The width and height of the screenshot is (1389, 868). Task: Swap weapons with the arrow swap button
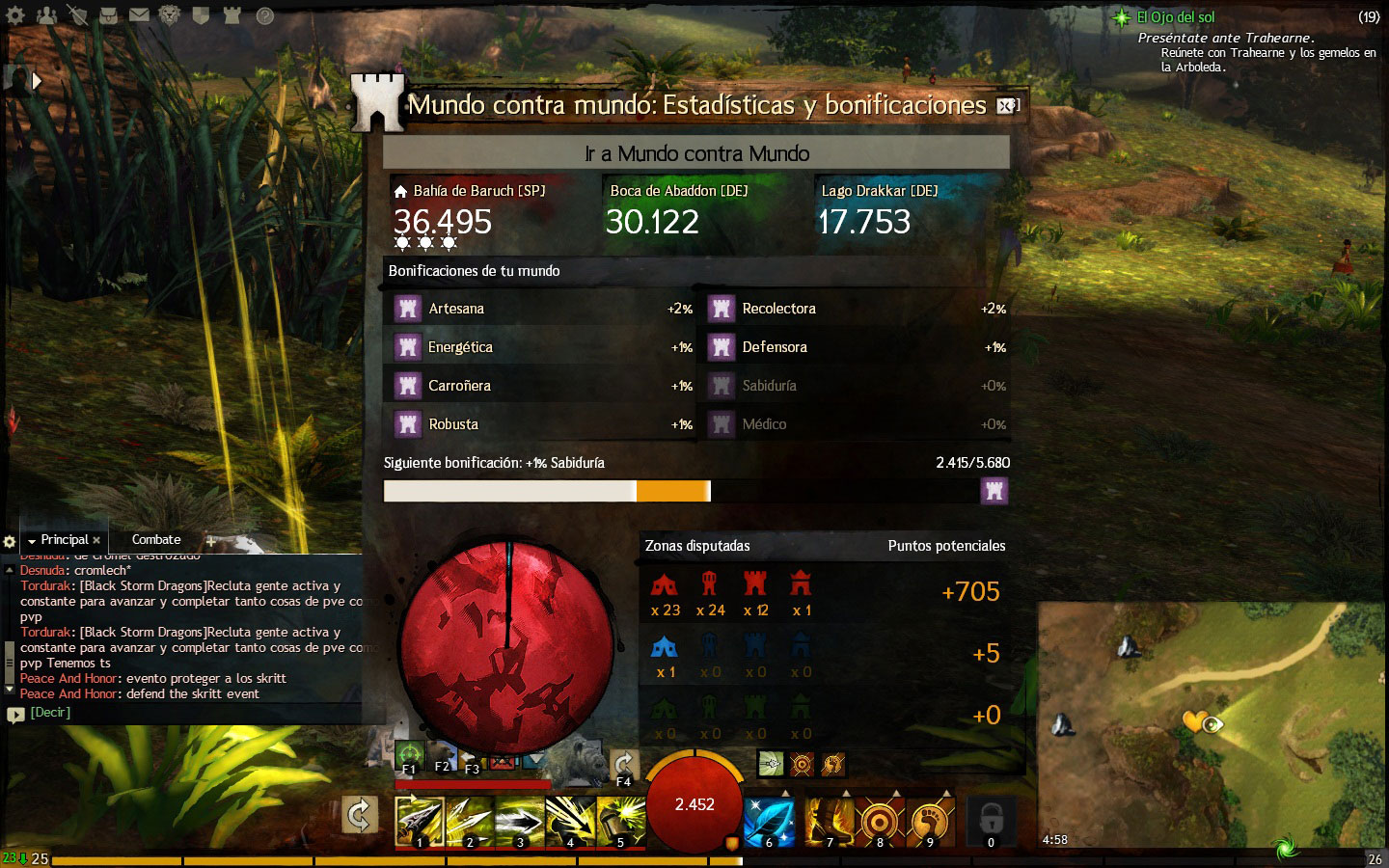(359, 816)
